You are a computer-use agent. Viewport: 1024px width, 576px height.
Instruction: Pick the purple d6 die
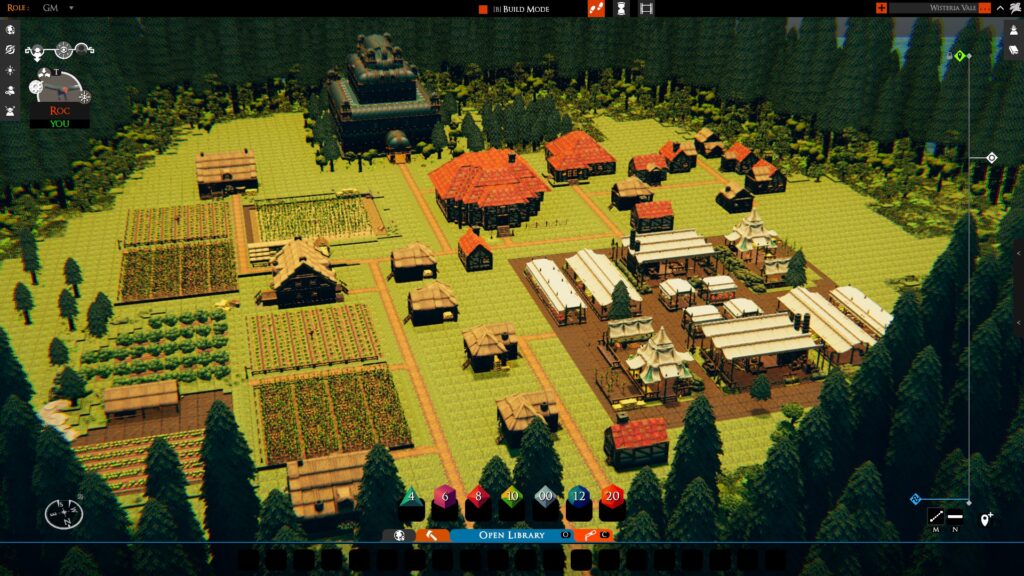point(443,497)
